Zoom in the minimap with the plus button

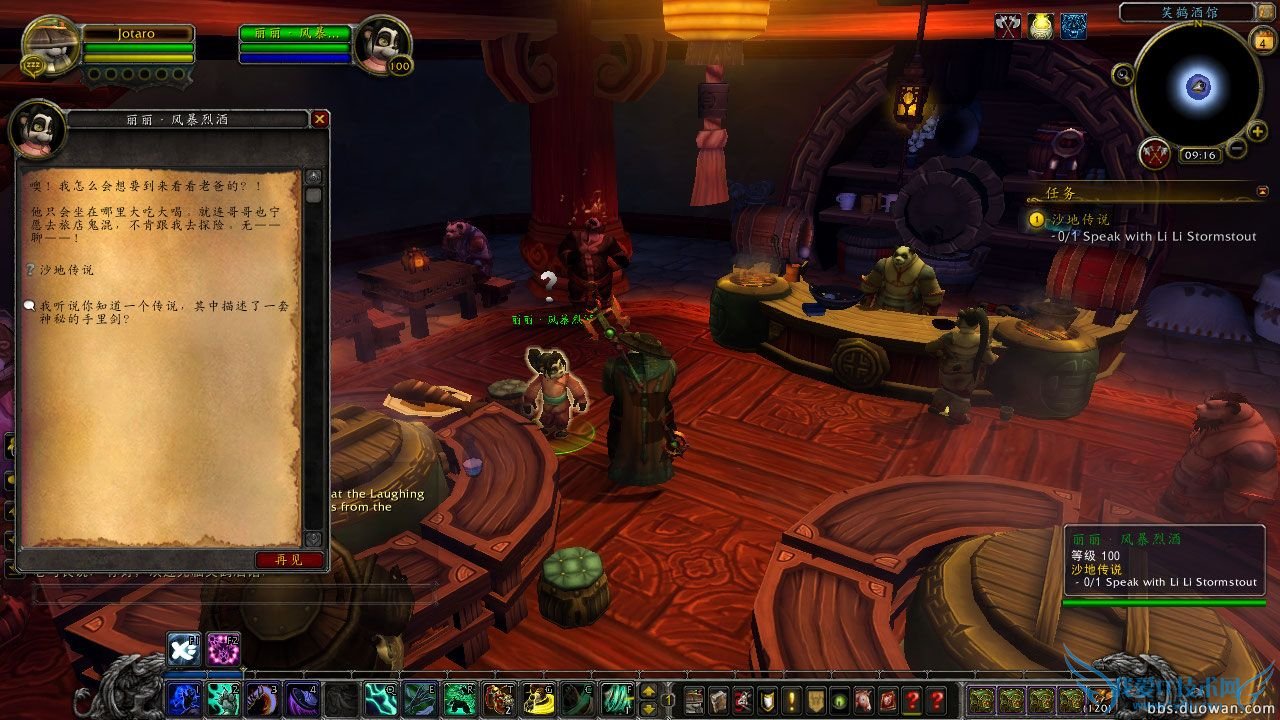click(x=1258, y=131)
